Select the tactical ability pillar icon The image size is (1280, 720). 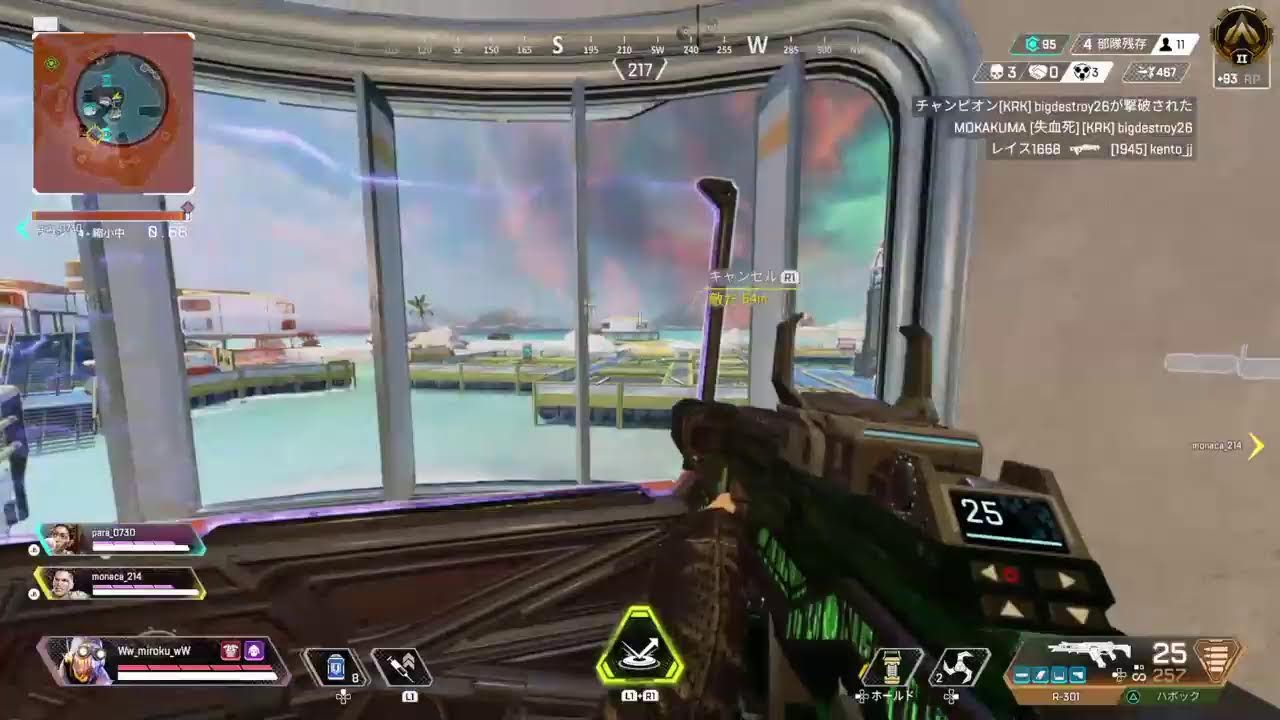pos(892,667)
